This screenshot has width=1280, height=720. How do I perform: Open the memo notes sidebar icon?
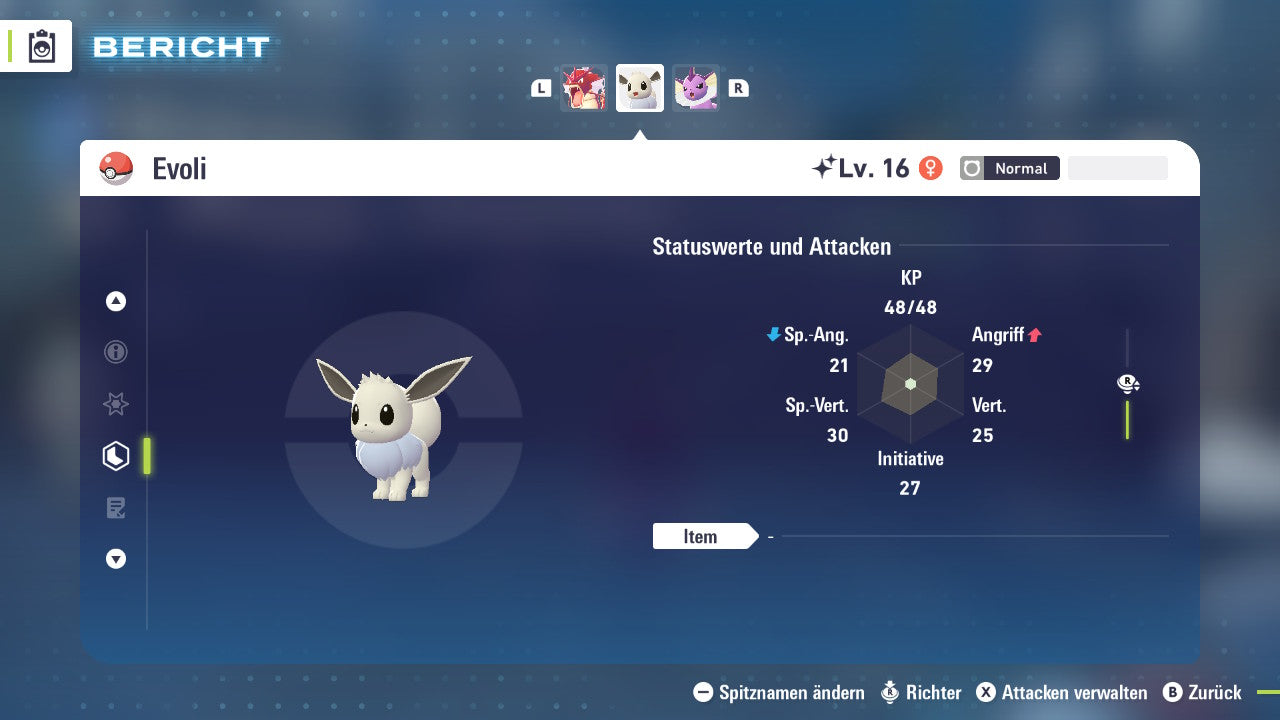point(116,507)
